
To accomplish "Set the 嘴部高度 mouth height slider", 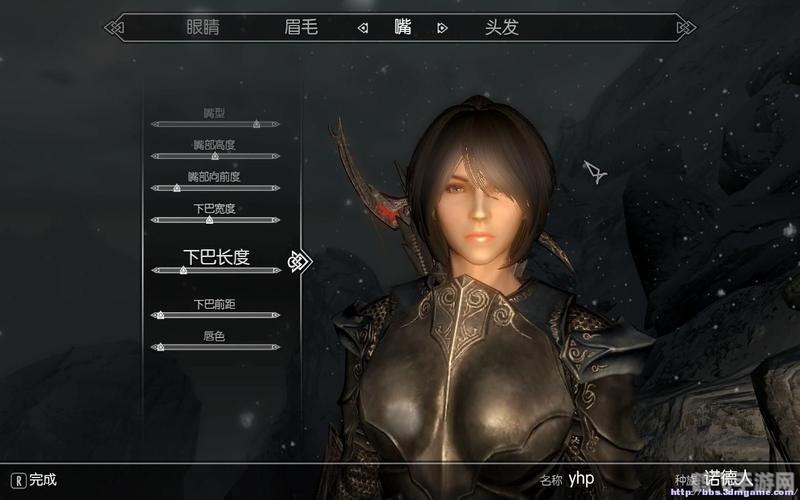I will tap(215, 156).
